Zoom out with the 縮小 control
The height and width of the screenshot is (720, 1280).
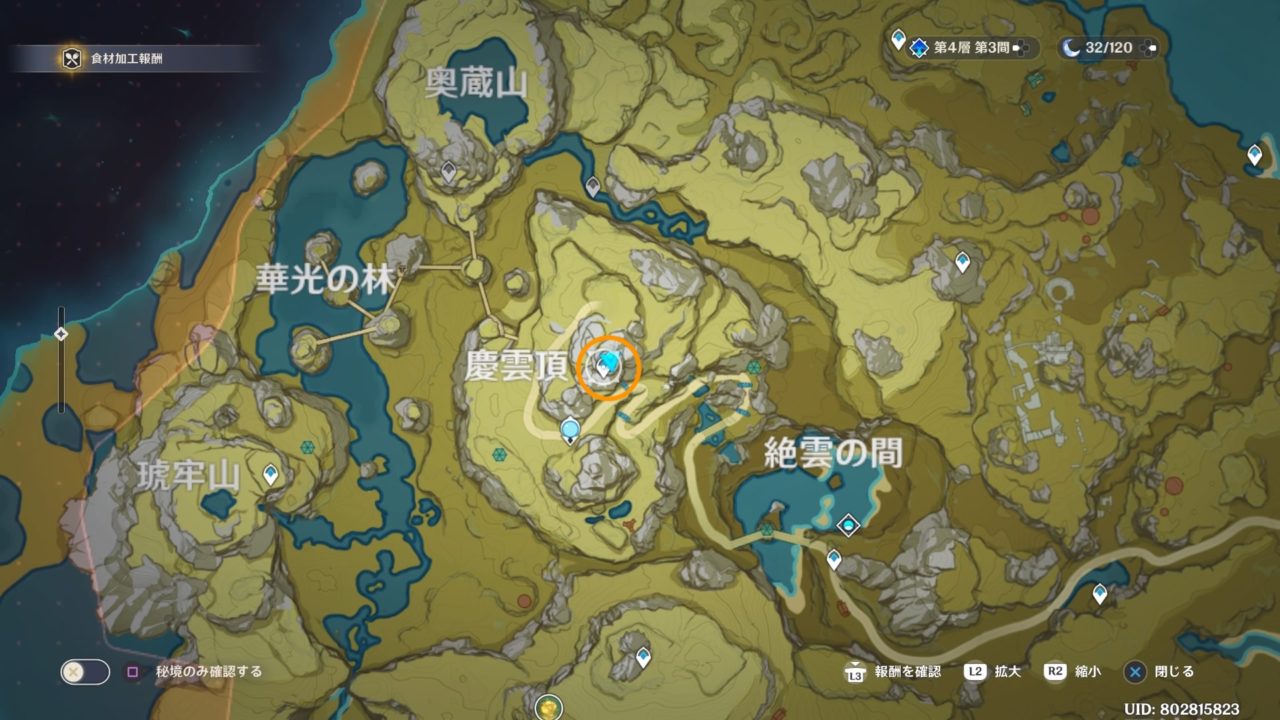click(1068, 672)
